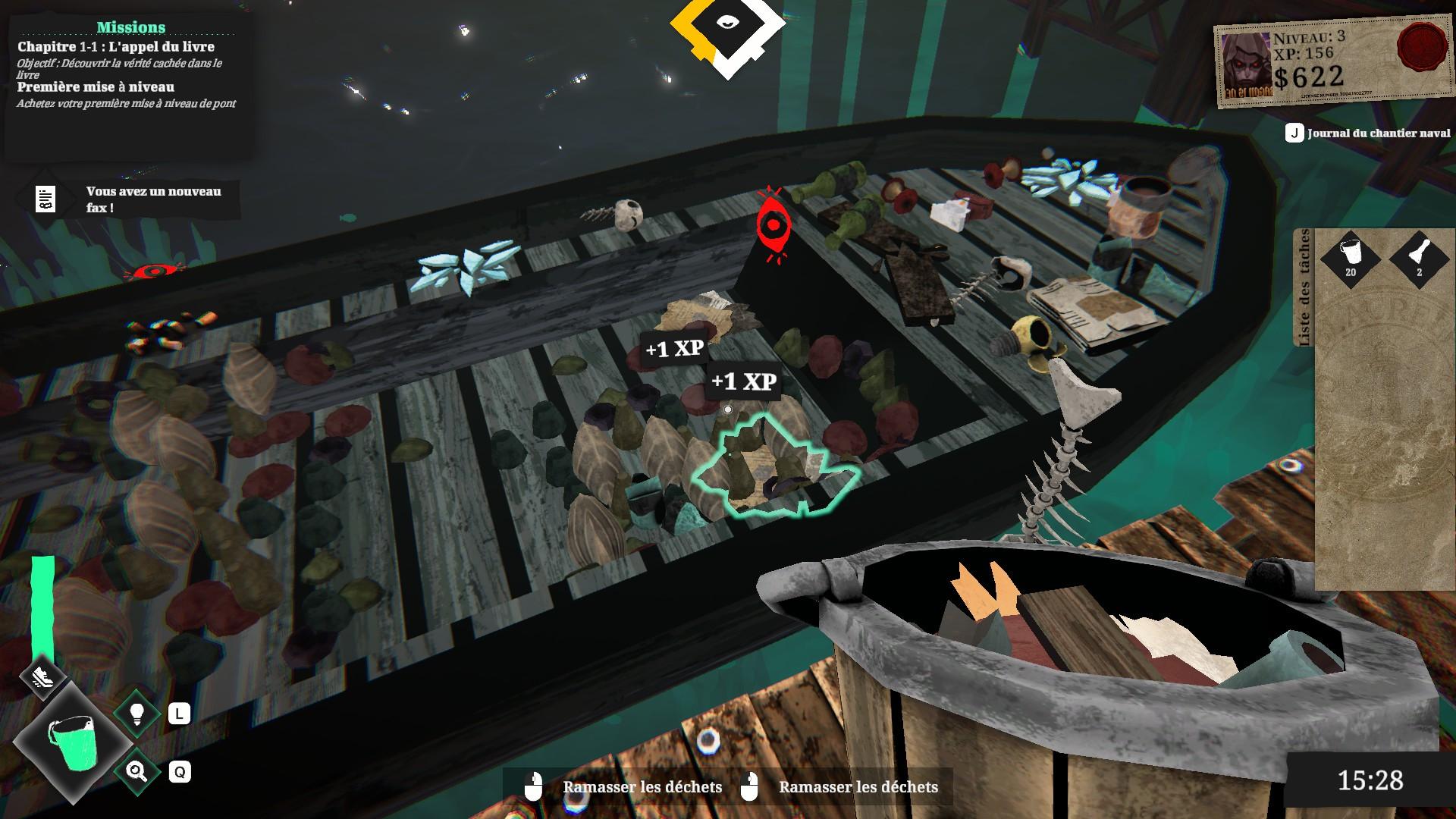Click the running shoe sprint icon
This screenshot has height=819, width=1456.
pos(43,676)
